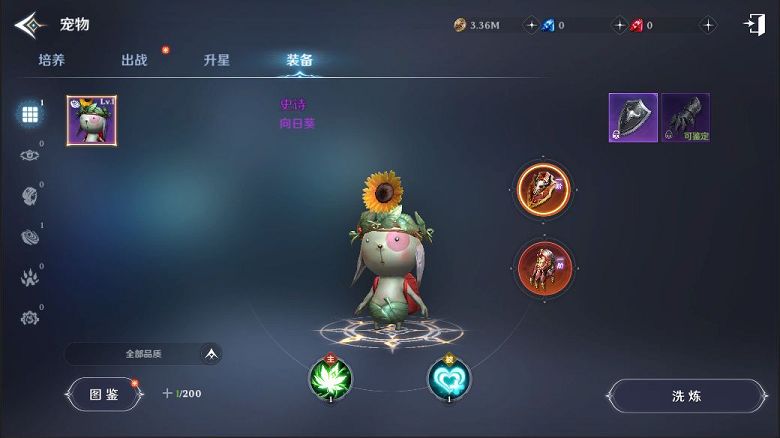
Task: Open the equipped red gauntlet slot
Action: point(544,267)
